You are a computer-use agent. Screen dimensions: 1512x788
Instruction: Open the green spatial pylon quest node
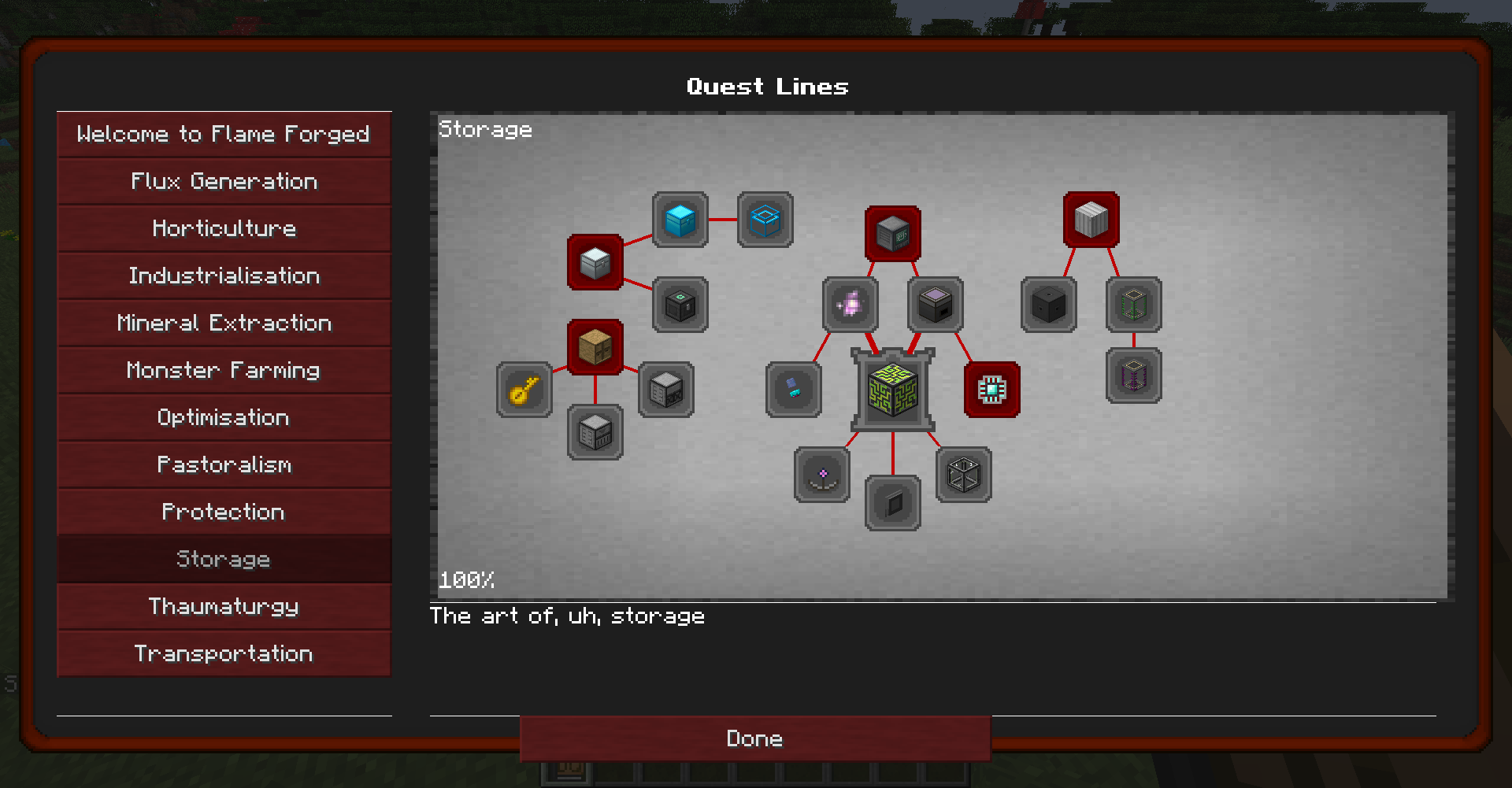[1133, 305]
